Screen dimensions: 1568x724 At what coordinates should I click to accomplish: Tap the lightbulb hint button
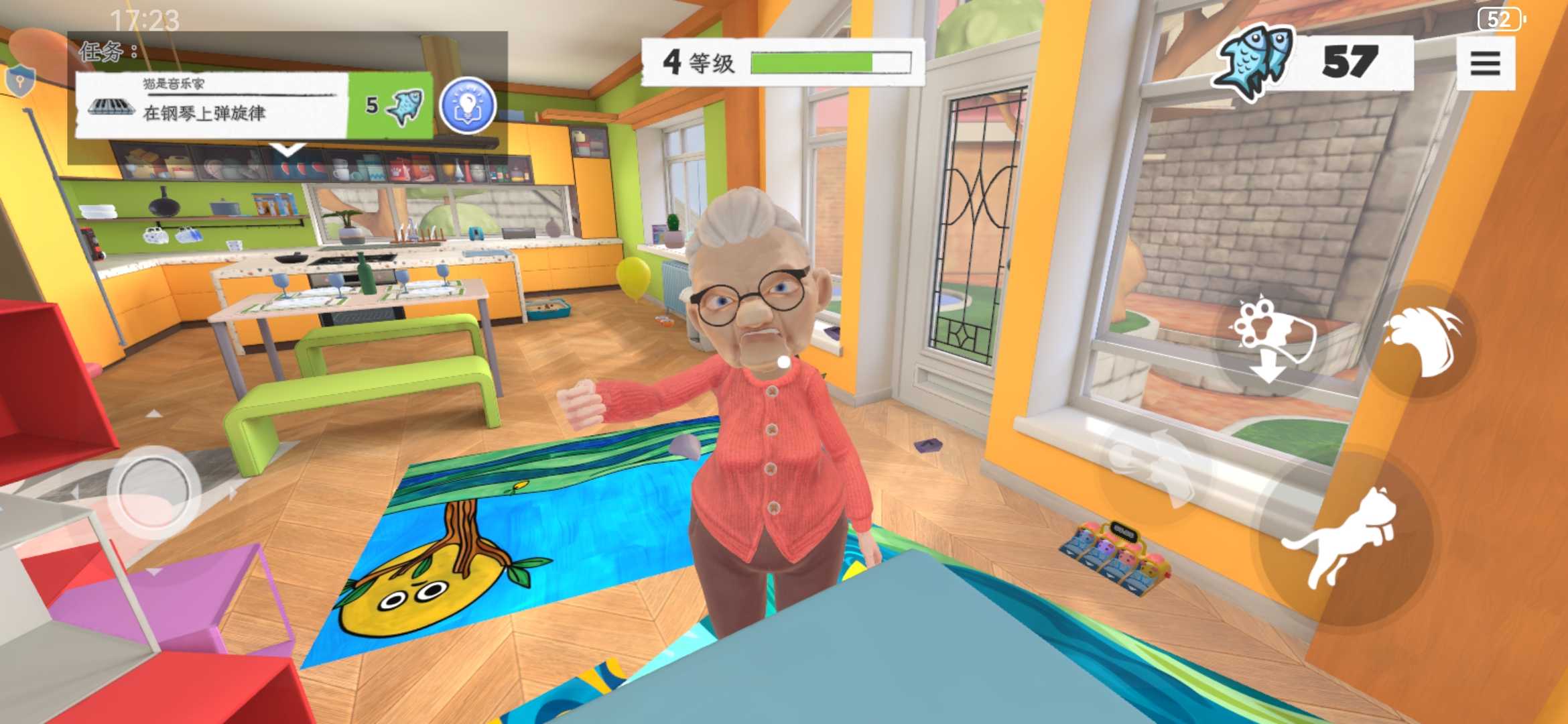pos(467,106)
